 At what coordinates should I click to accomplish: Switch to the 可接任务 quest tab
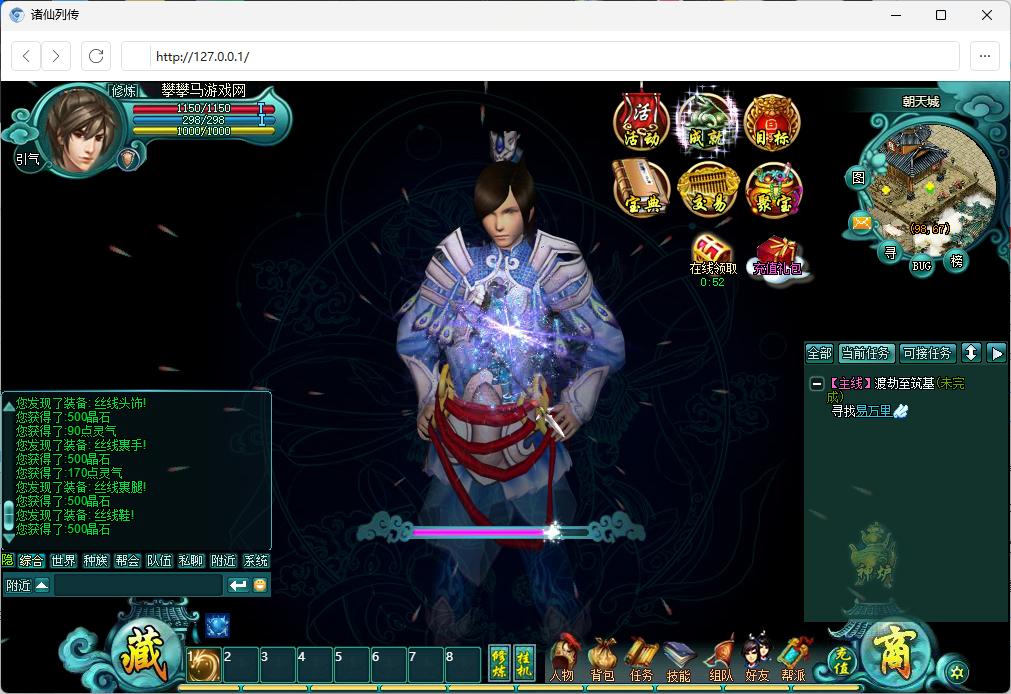(927, 353)
